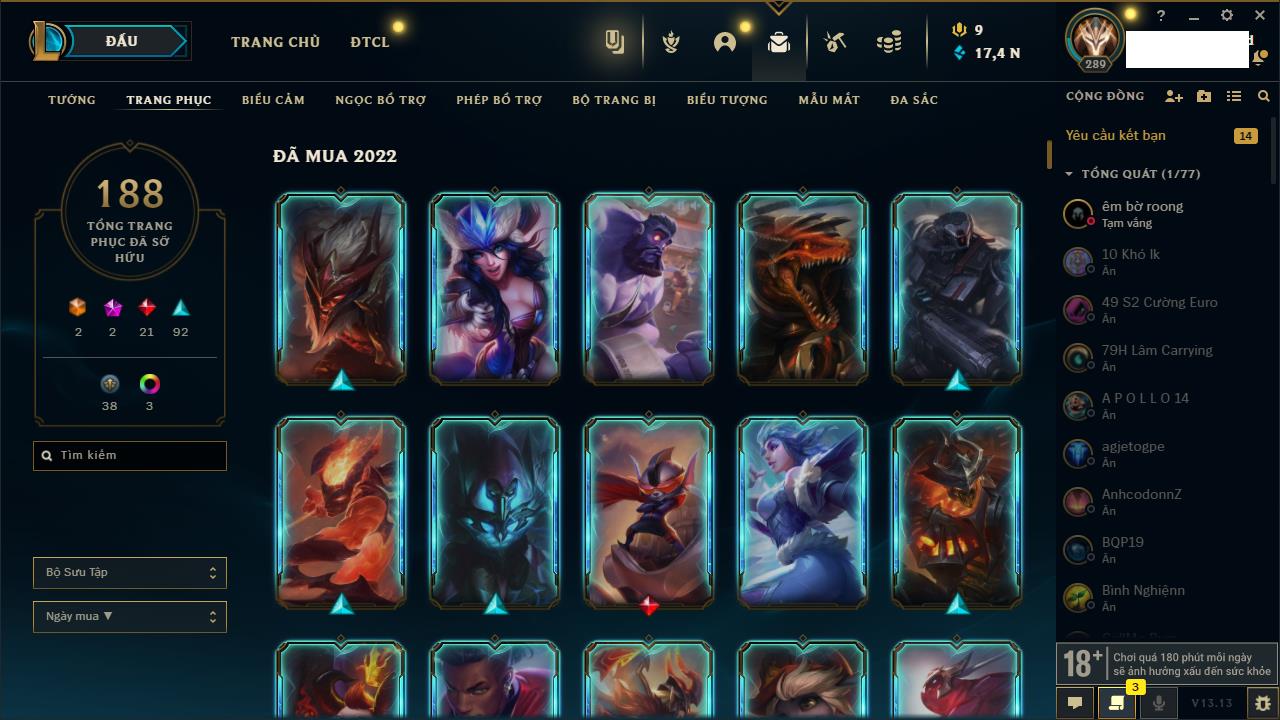The width and height of the screenshot is (1280, 720).
Task: Open the Bộ Sưu Tập dropdown
Action: coord(130,573)
